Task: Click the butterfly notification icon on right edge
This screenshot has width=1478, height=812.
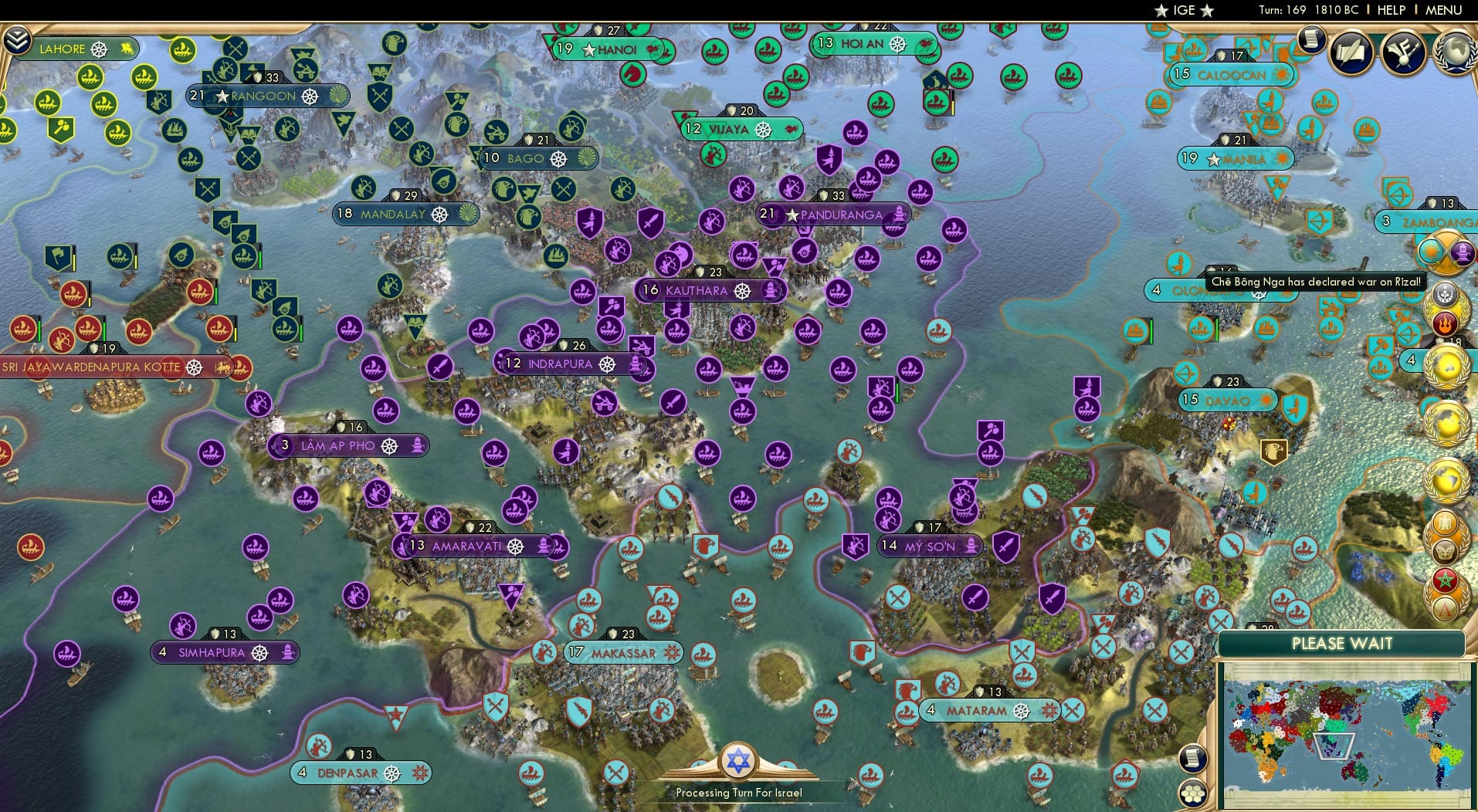Action: [x=1446, y=550]
